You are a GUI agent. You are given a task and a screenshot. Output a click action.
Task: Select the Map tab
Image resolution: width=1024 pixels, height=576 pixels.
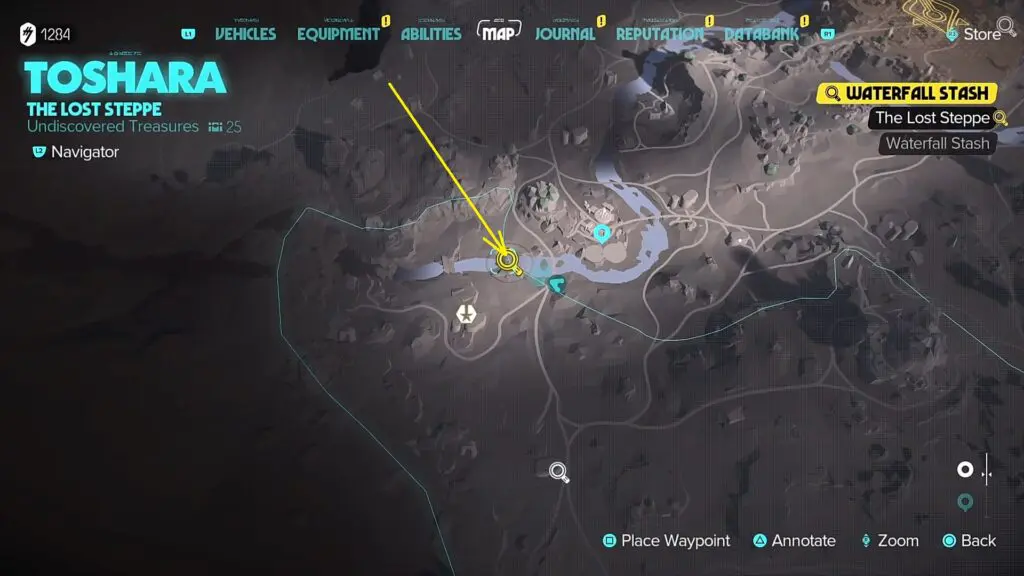501,33
